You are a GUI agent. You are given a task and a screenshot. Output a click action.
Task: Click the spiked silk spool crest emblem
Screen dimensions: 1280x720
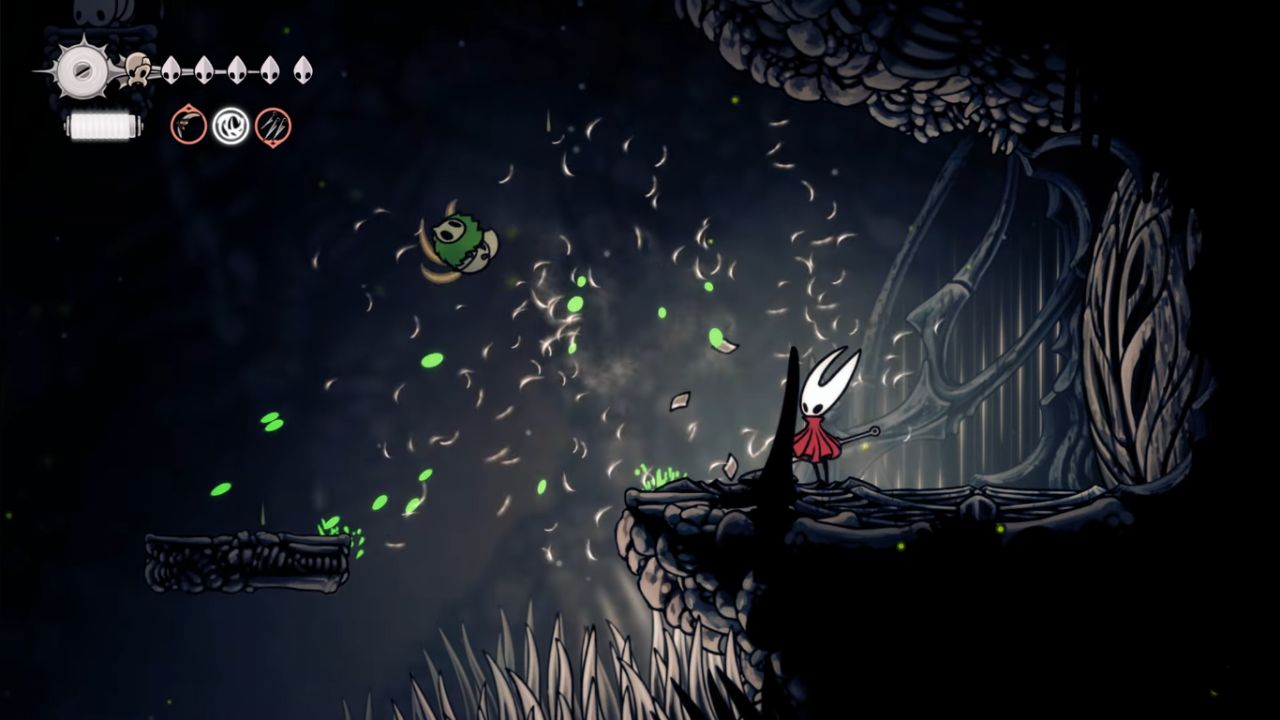point(79,70)
